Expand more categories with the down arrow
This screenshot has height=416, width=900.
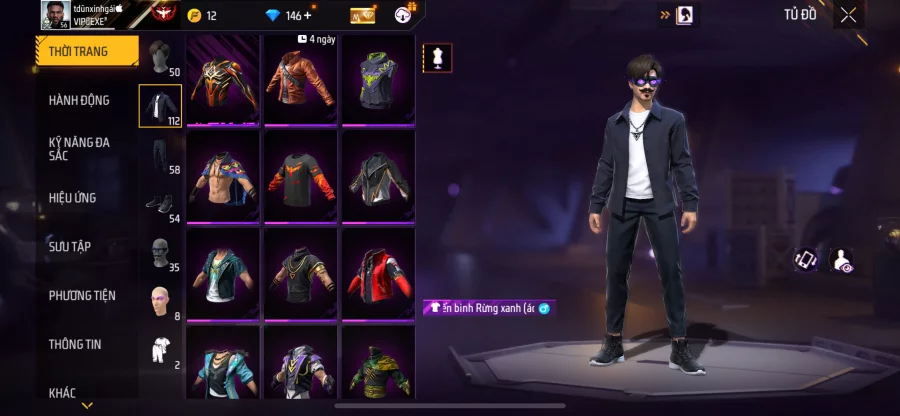(87, 405)
